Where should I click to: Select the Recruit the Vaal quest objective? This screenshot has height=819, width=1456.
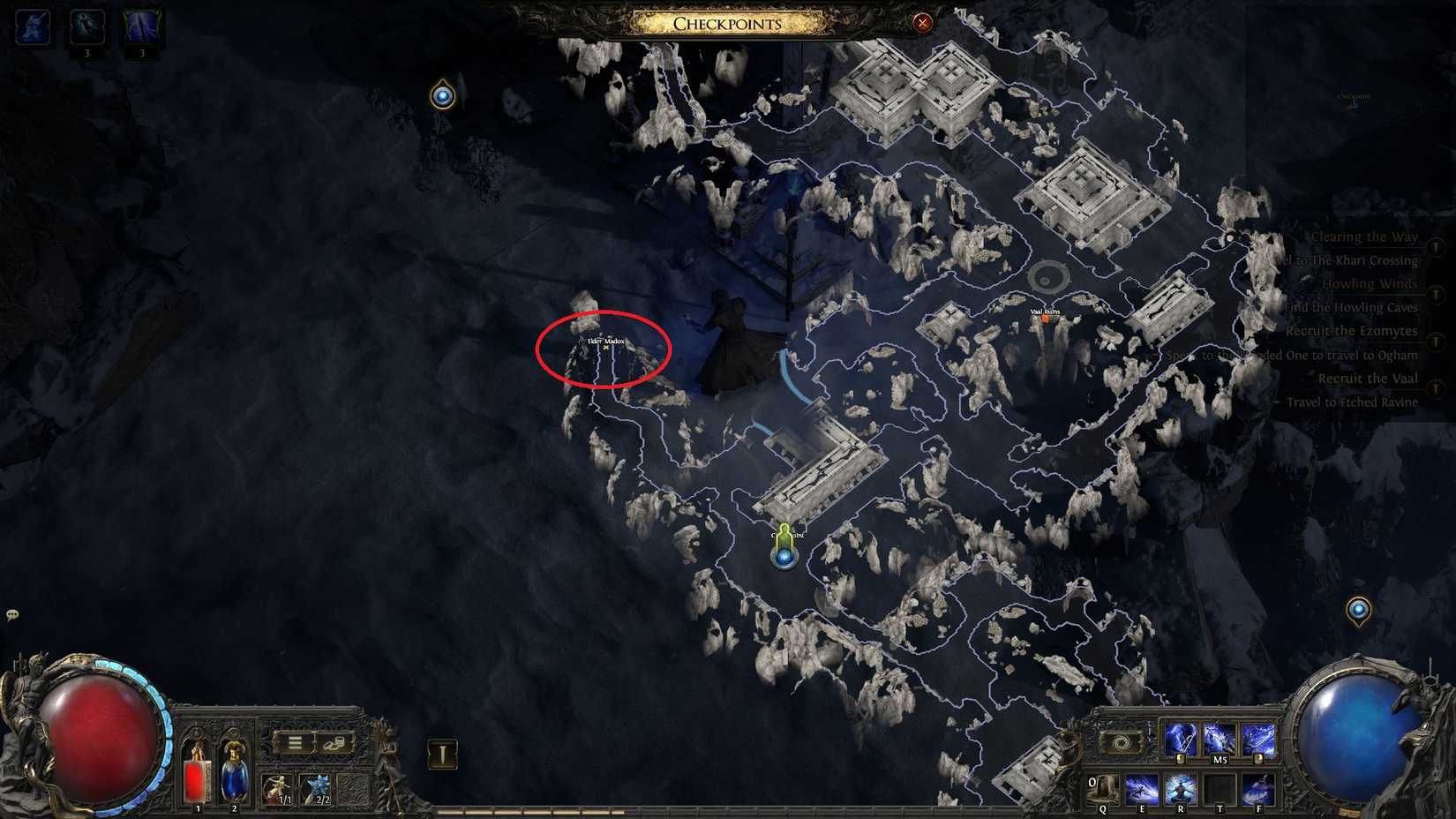1368,378
